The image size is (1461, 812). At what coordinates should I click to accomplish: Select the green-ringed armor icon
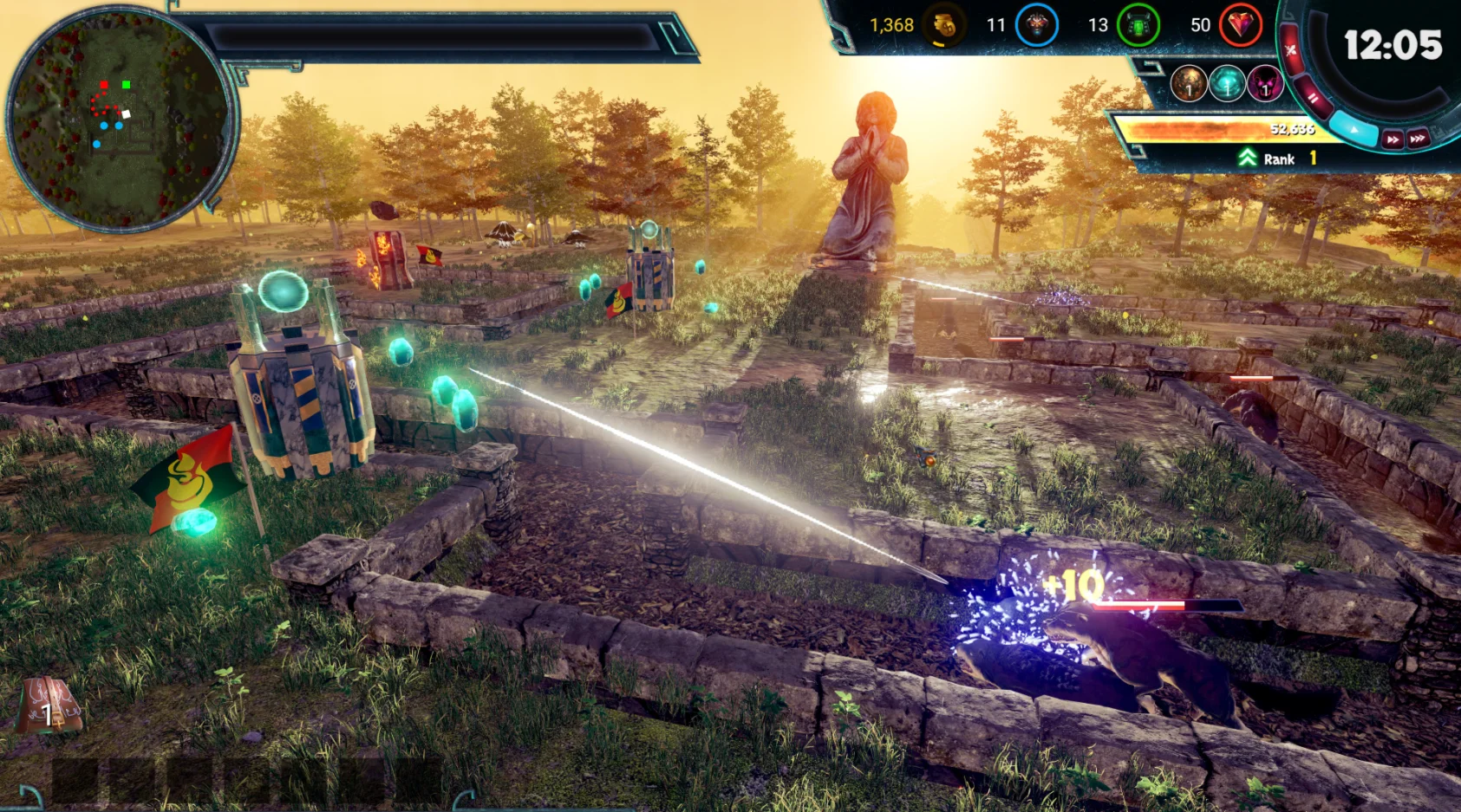point(1138,25)
